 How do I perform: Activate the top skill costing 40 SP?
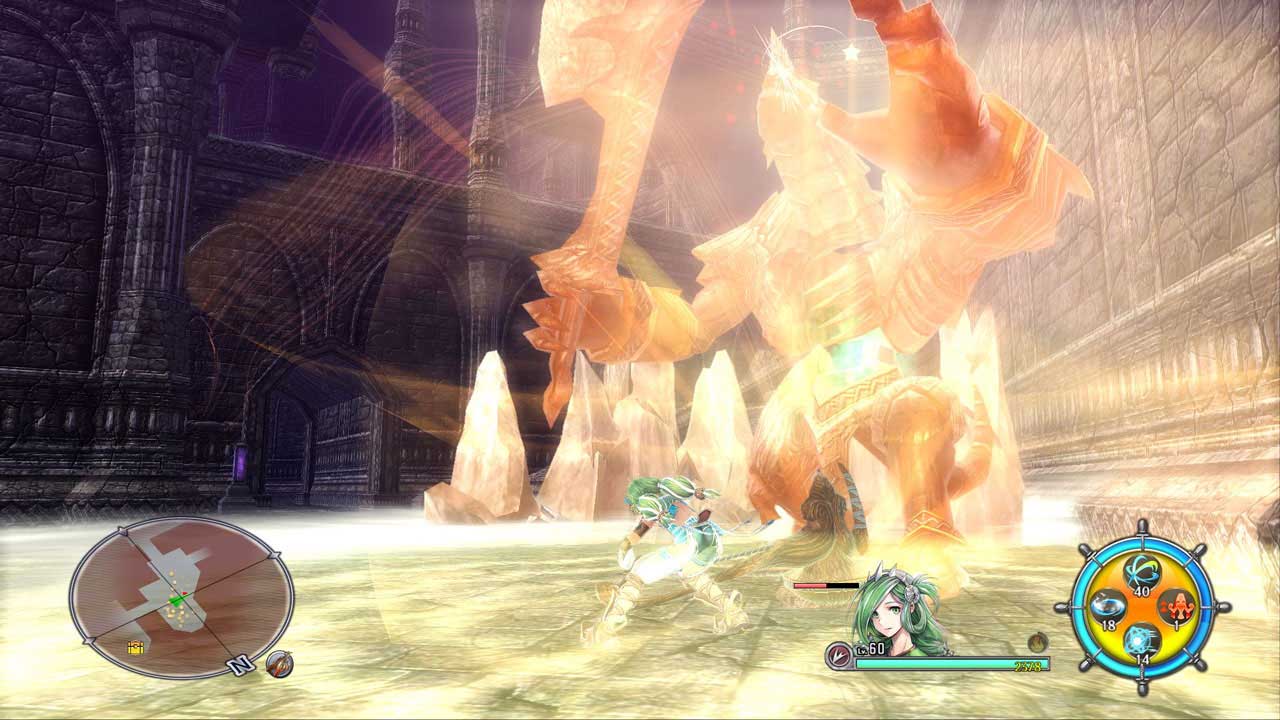[1140, 573]
